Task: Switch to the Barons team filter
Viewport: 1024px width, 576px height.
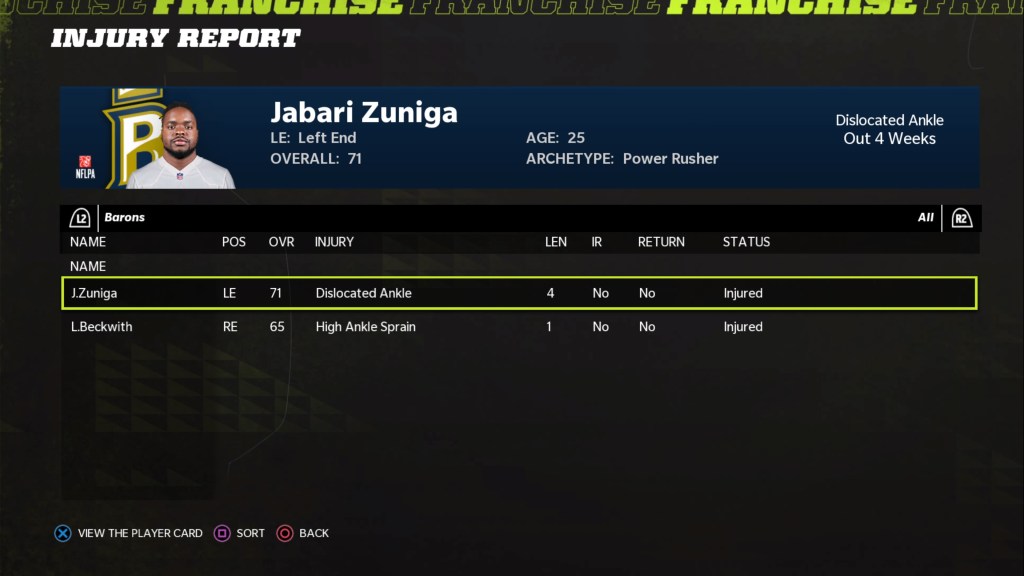Action: coord(124,217)
